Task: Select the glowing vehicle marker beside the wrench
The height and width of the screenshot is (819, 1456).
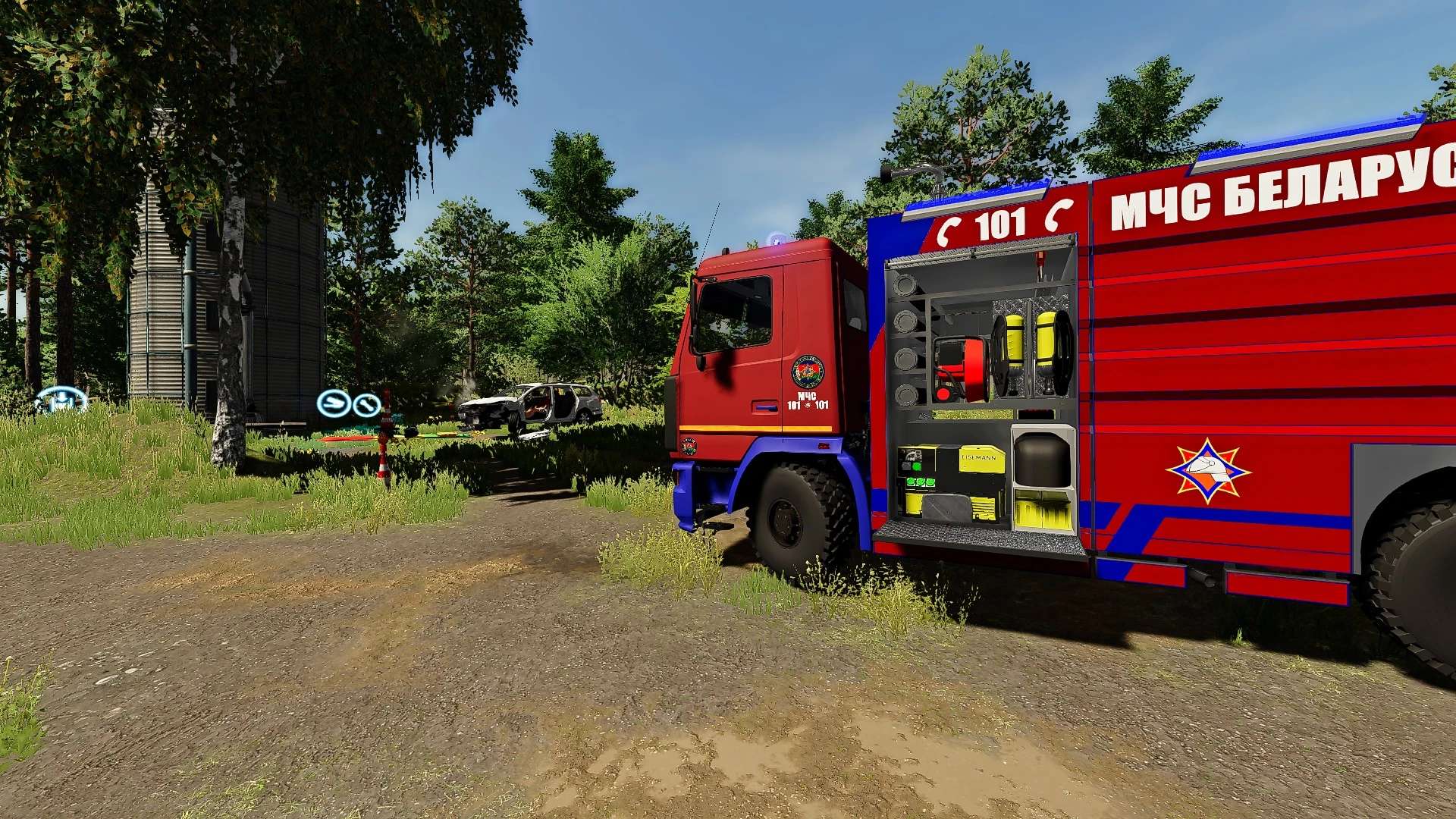Action: (x=333, y=403)
